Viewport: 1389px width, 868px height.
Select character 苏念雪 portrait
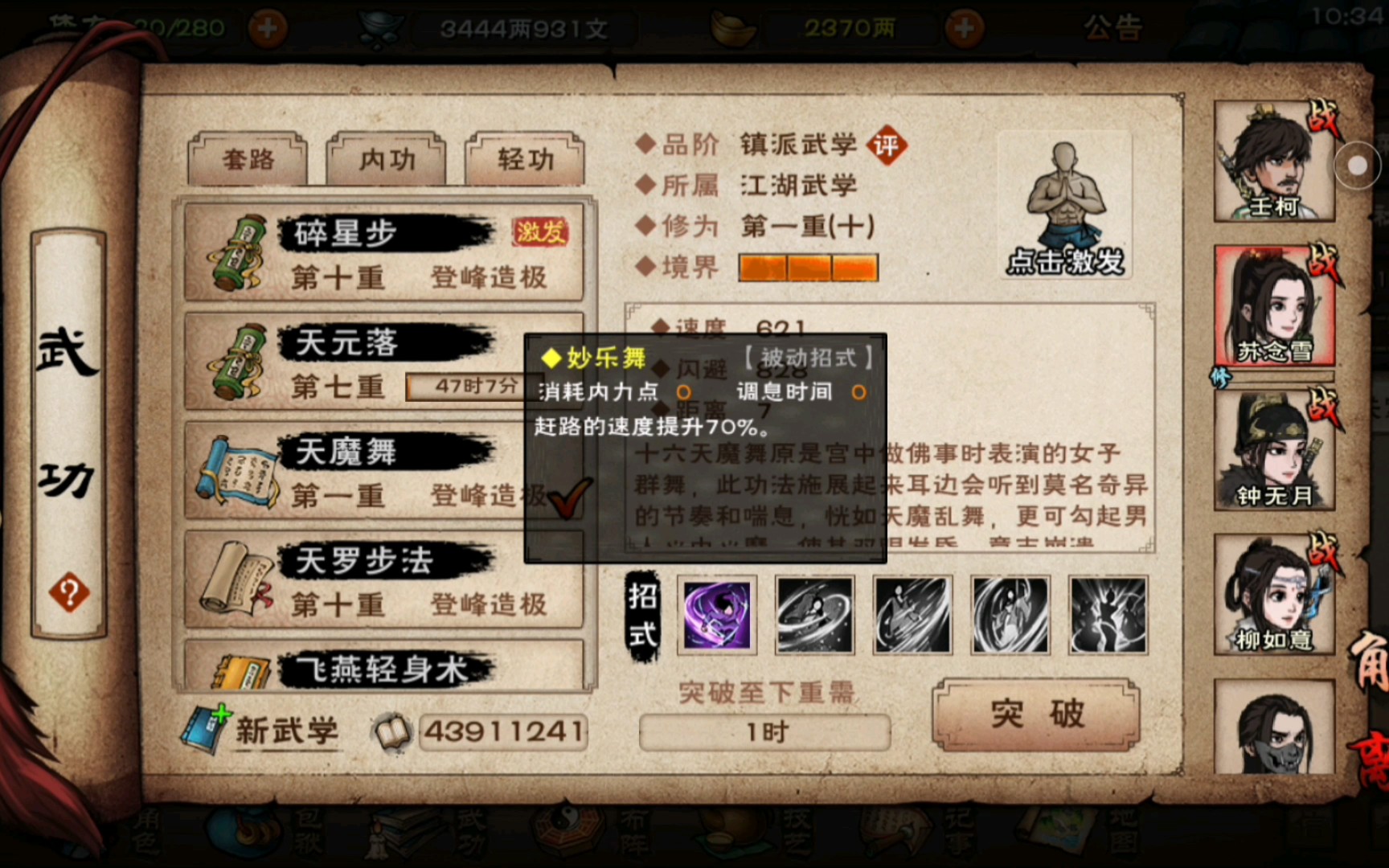point(1274,307)
